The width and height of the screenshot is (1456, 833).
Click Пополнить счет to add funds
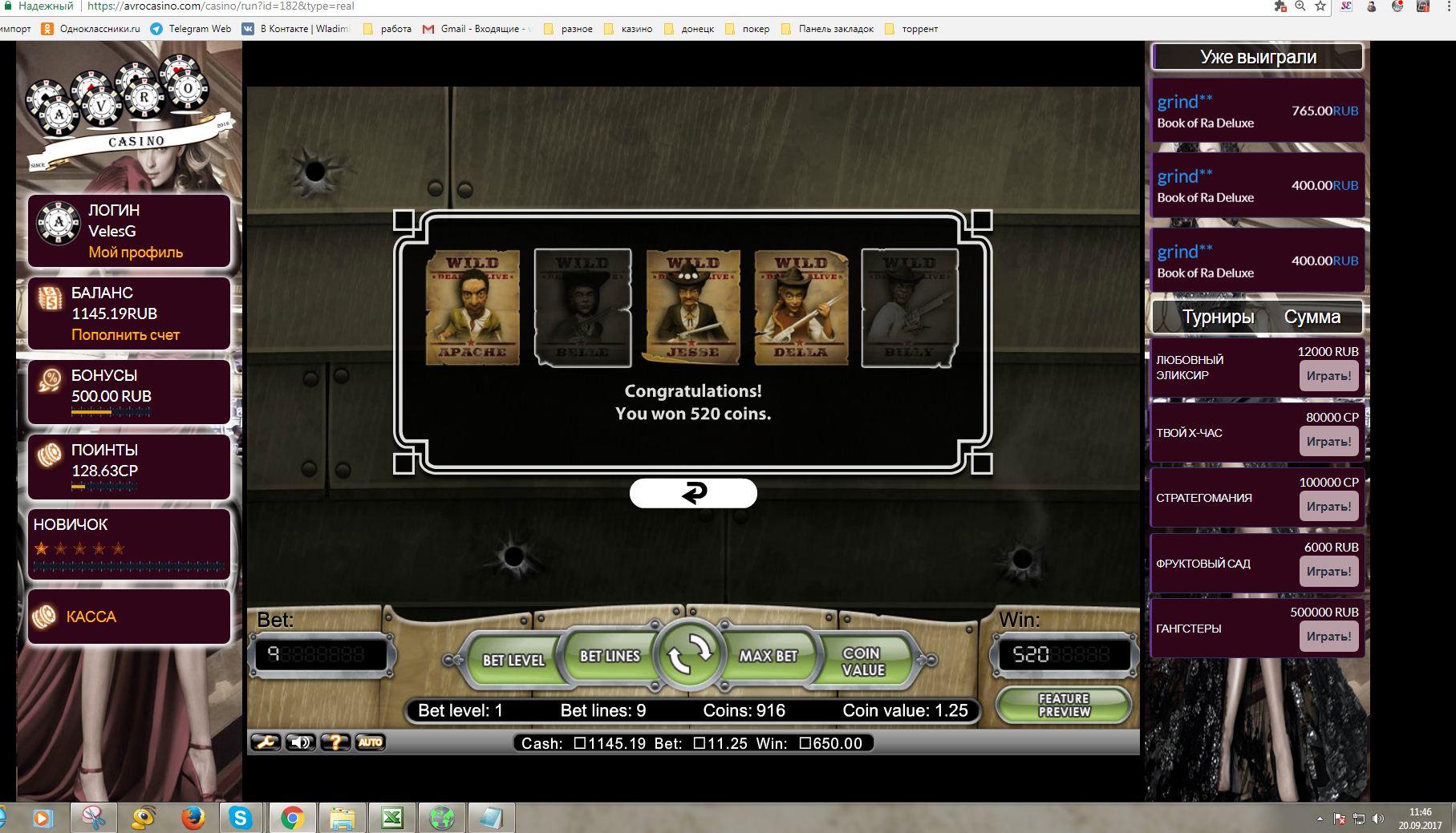click(125, 335)
